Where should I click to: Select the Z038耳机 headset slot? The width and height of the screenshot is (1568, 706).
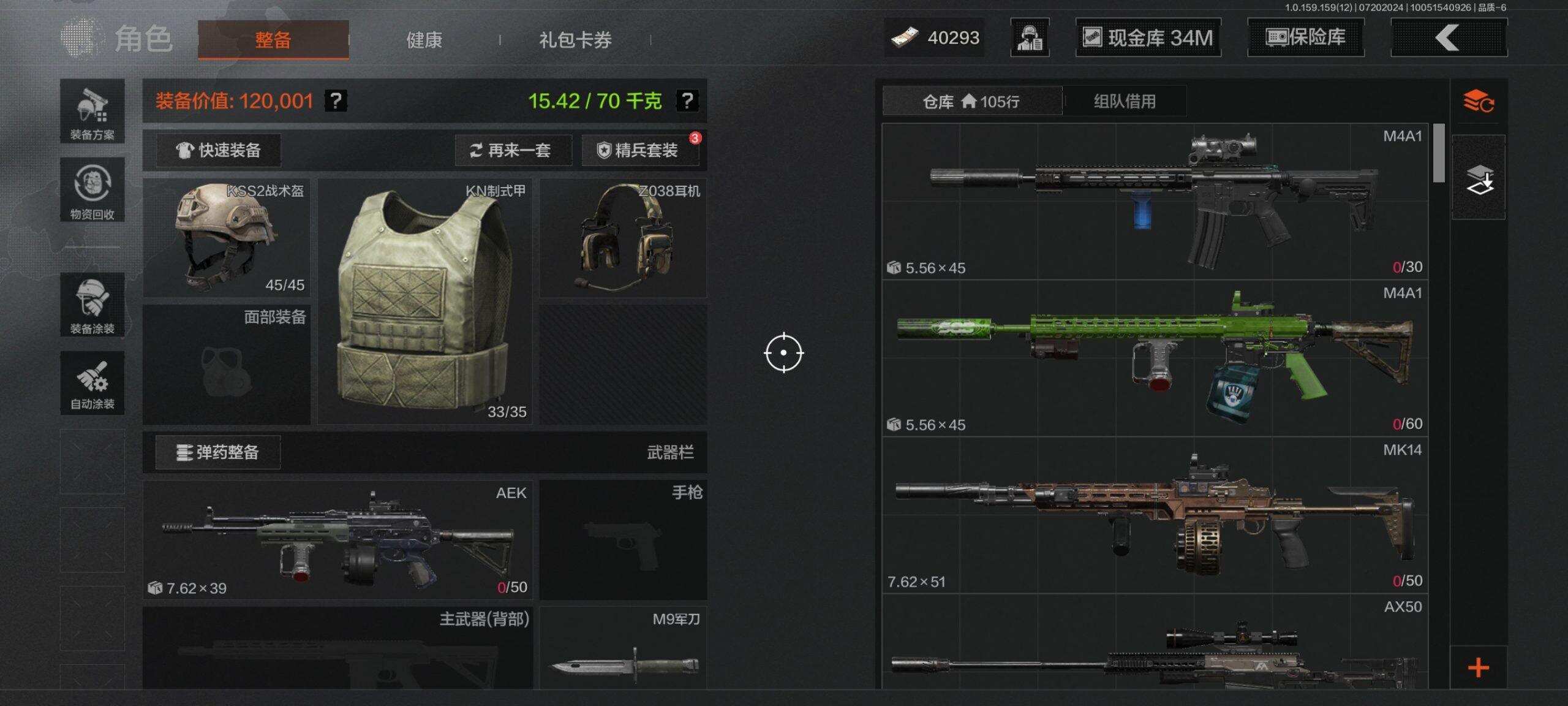[x=622, y=238]
